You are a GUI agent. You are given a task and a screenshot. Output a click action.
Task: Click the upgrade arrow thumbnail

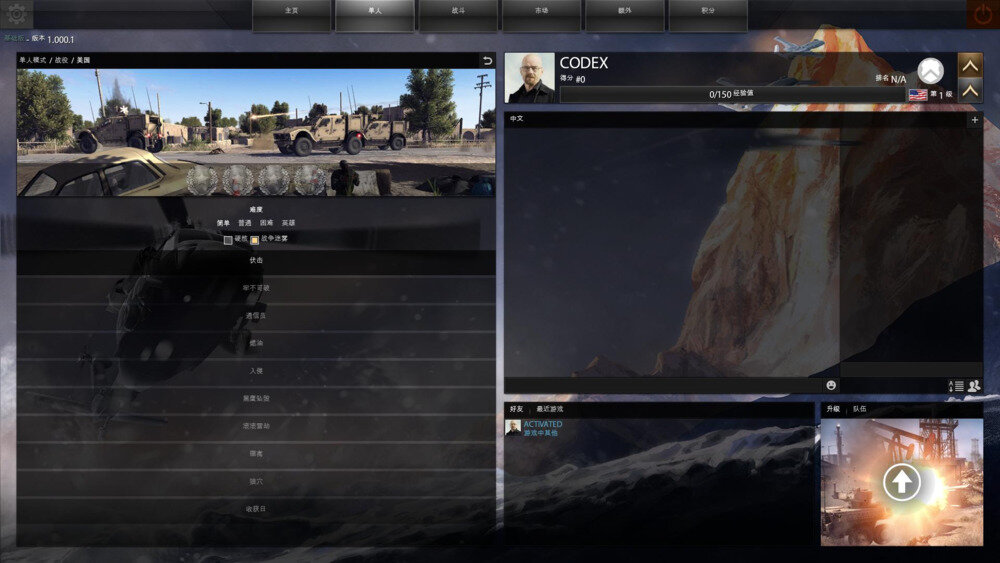(x=902, y=482)
